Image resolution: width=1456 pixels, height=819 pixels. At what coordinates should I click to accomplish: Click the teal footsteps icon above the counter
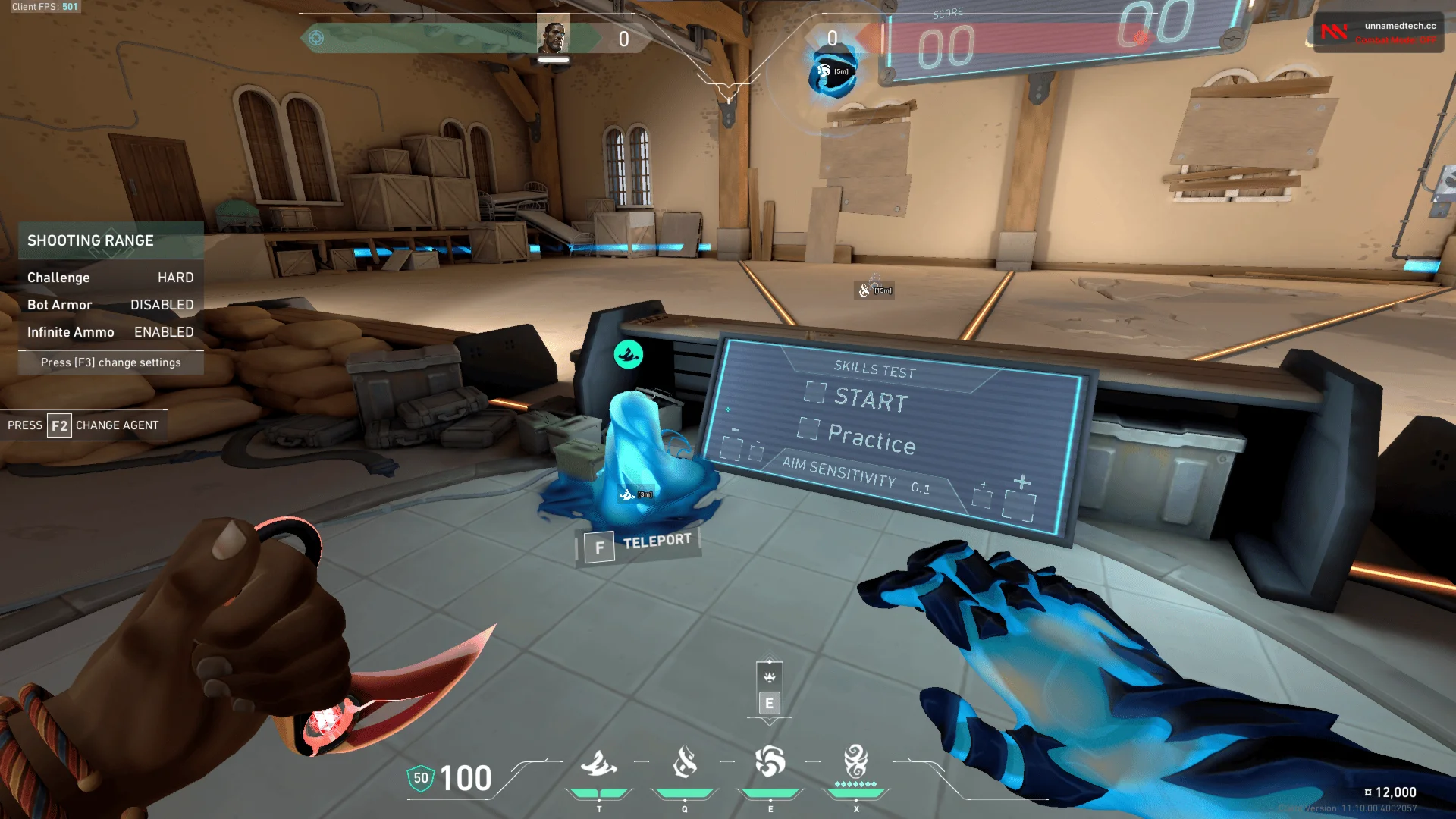coord(626,353)
